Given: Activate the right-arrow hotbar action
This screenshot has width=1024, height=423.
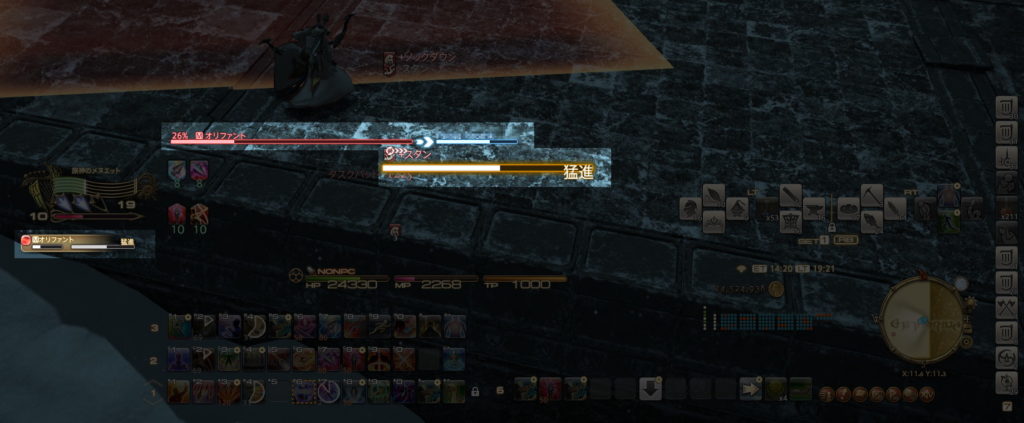Looking at the screenshot, I should 750,389.
